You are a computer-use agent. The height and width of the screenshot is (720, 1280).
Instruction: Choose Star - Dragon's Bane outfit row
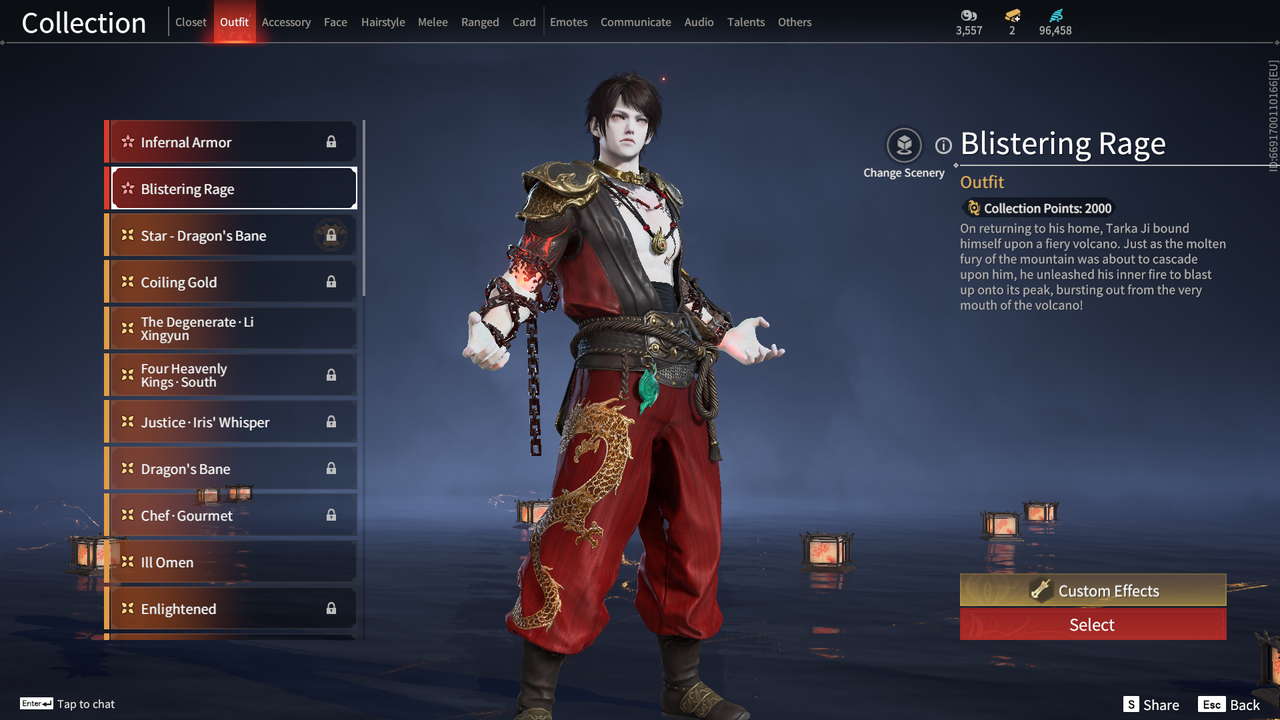tap(232, 236)
